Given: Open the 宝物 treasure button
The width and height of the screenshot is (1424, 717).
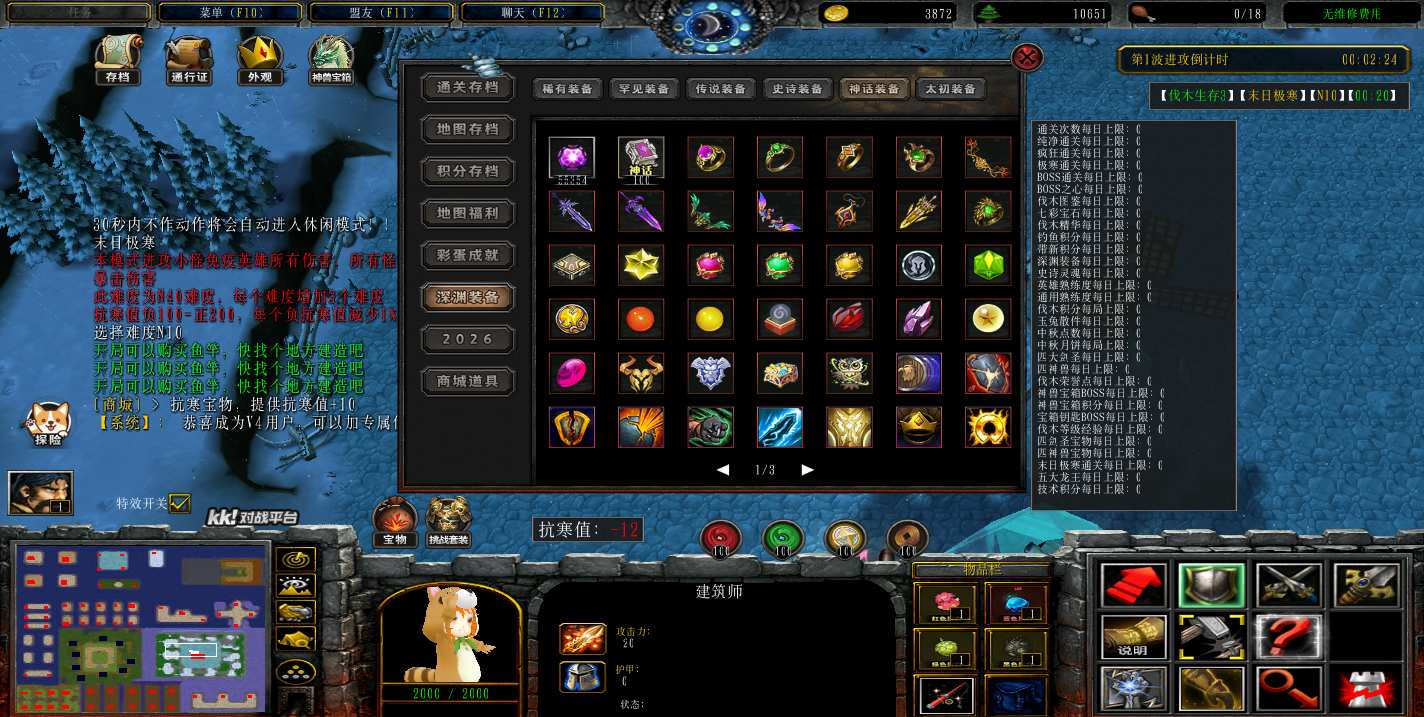Looking at the screenshot, I should 395,521.
